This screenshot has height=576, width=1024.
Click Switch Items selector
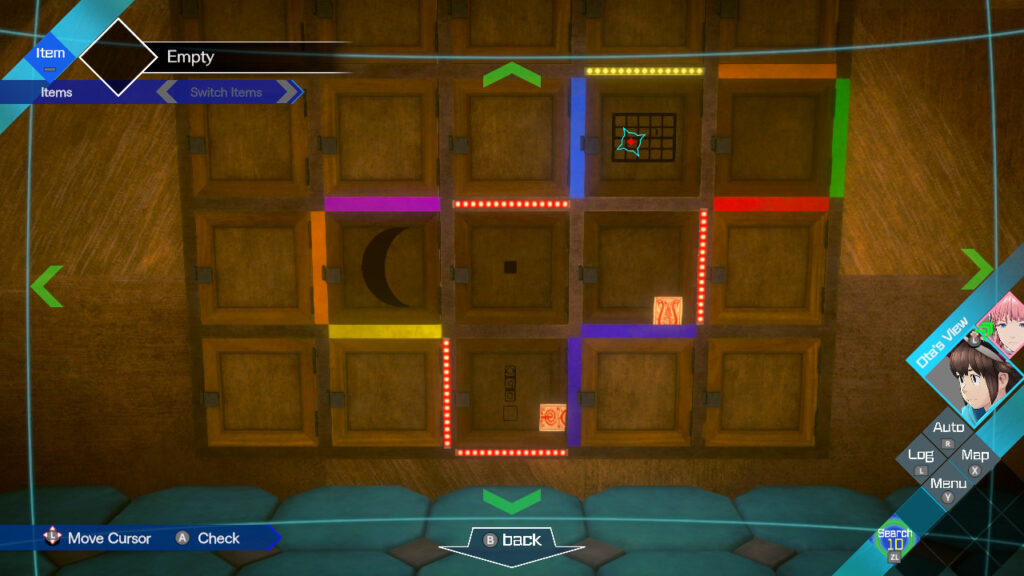227,92
